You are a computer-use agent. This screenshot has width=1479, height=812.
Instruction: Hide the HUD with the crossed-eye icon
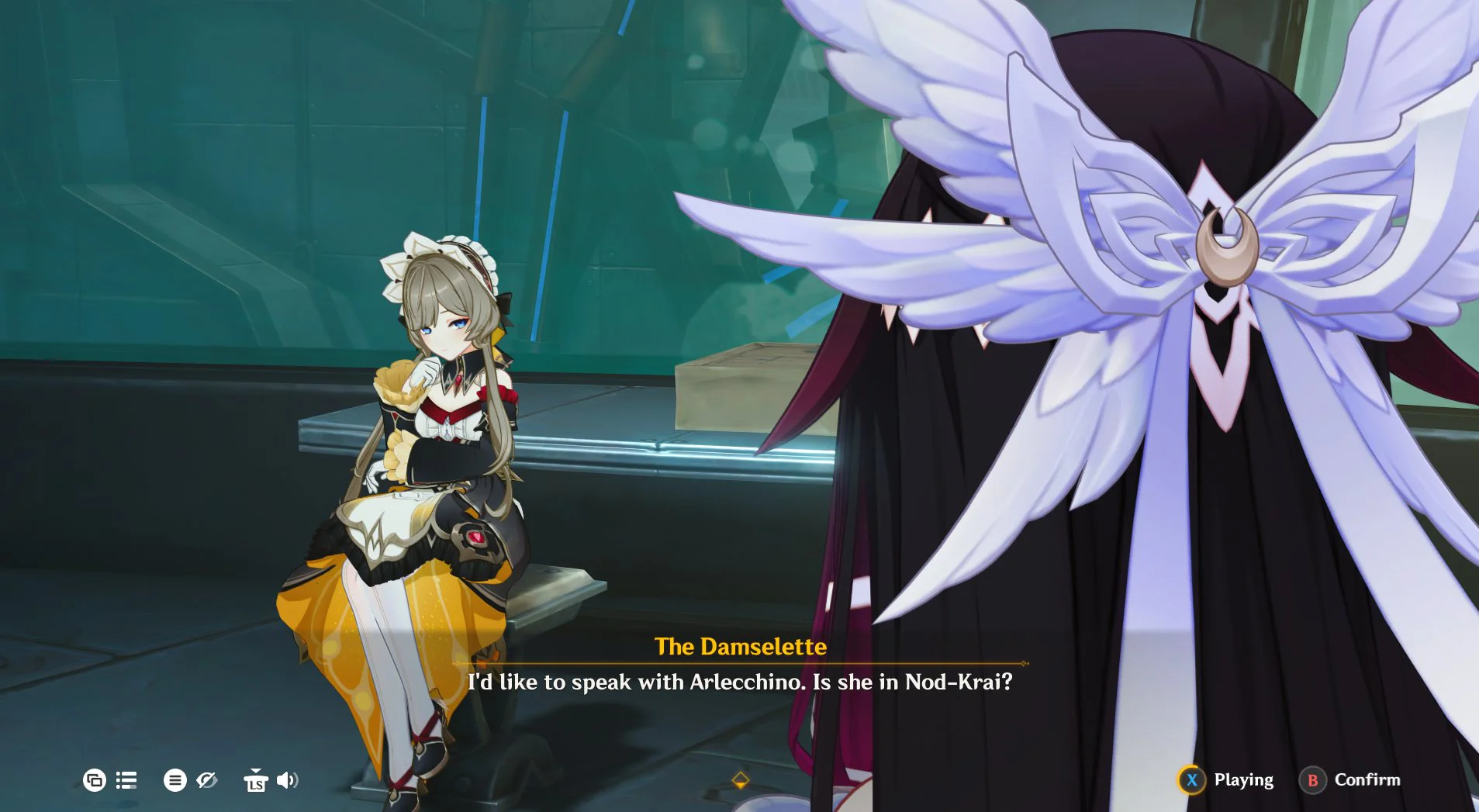click(x=206, y=780)
